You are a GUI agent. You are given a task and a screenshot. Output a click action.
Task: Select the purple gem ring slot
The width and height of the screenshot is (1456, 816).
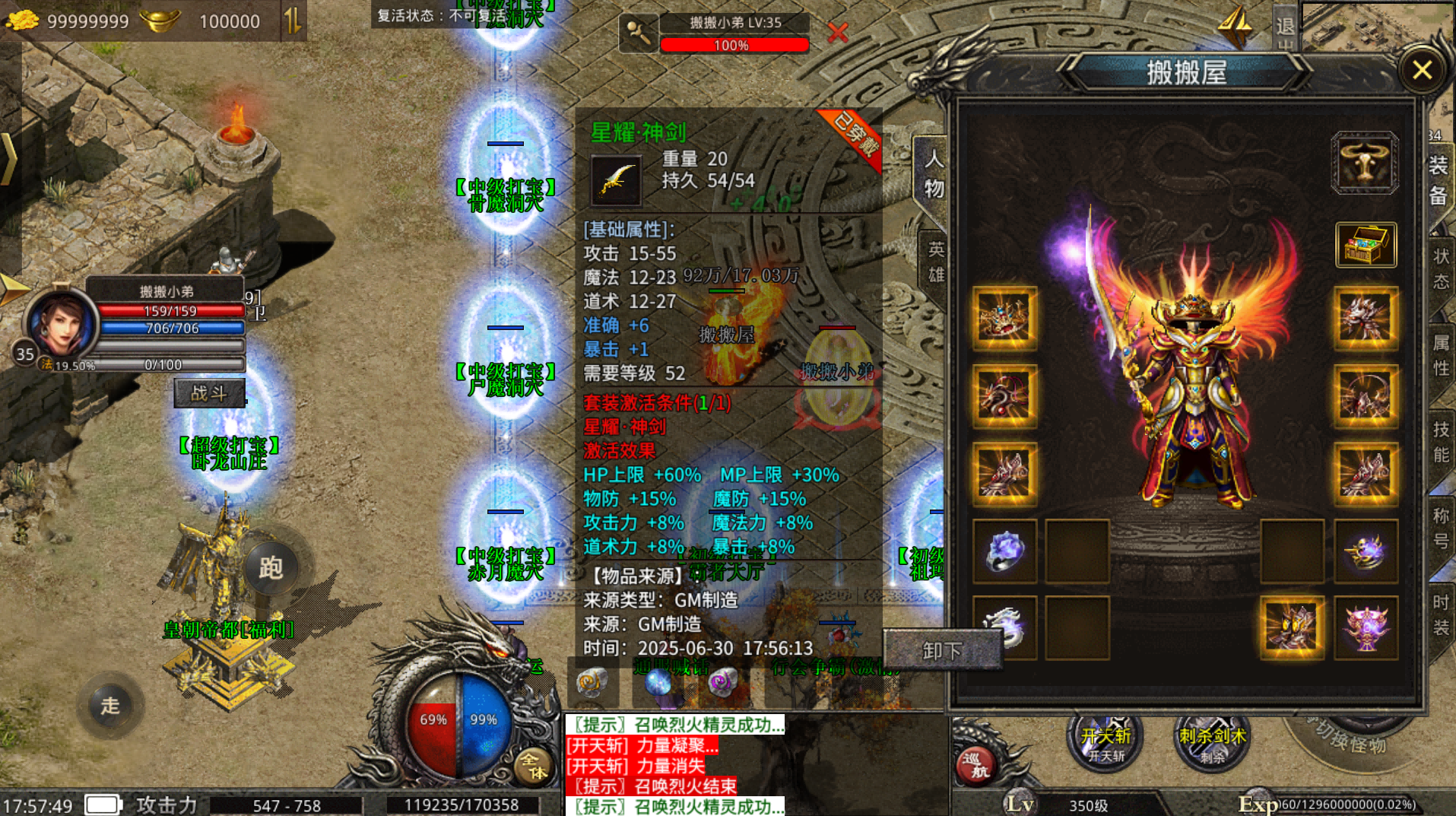(x=1004, y=551)
